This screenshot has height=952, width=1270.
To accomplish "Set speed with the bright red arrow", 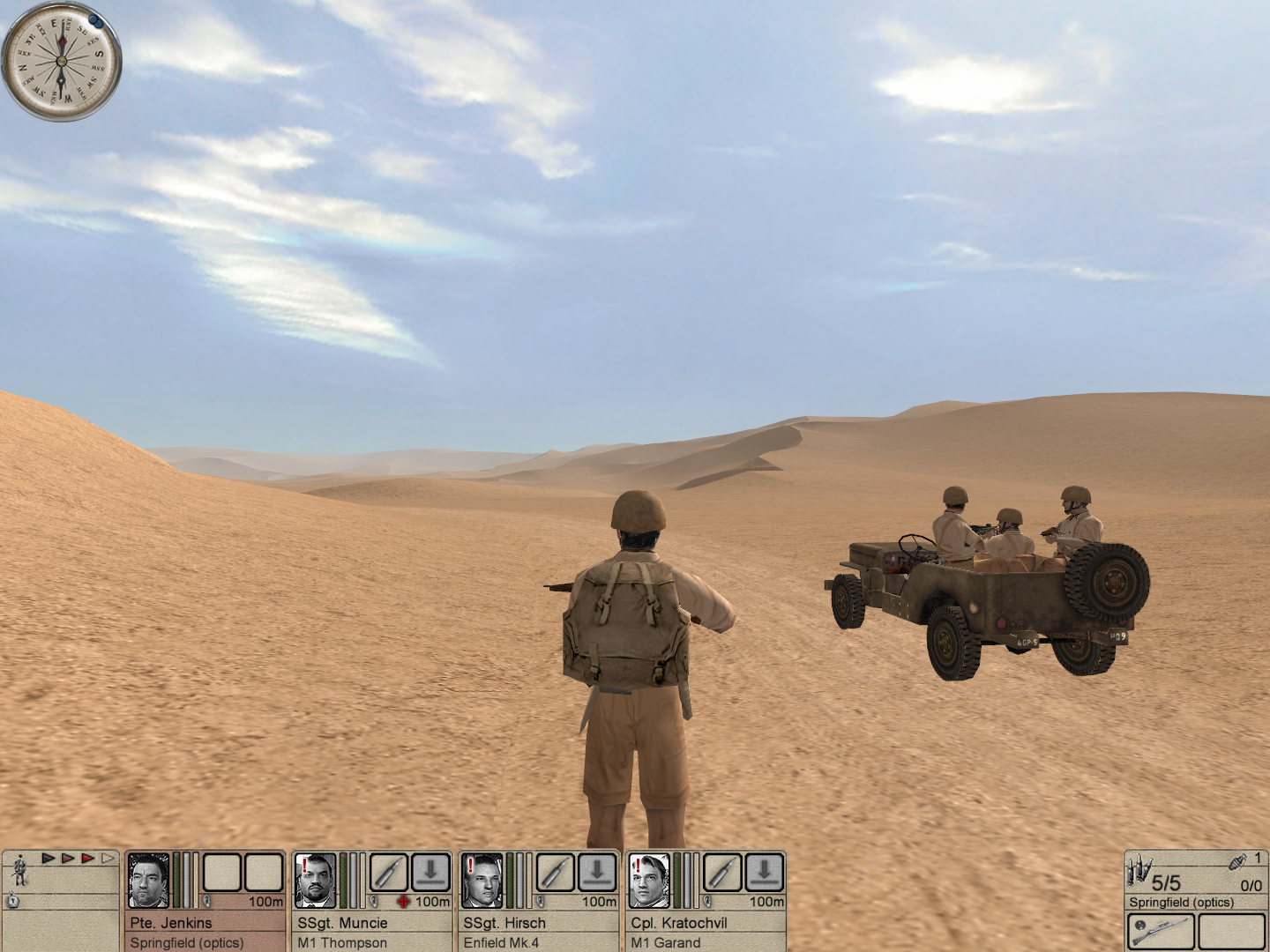I will click(x=87, y=858).
